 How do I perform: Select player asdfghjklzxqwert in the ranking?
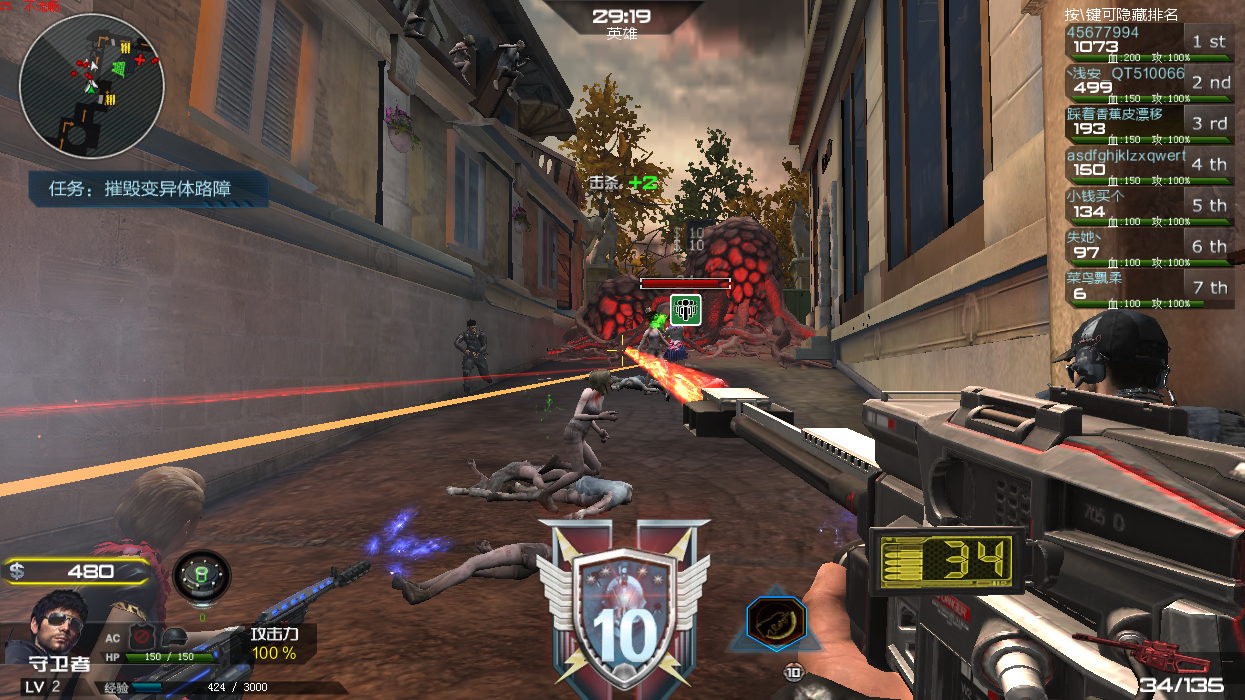click(1148, 166)
